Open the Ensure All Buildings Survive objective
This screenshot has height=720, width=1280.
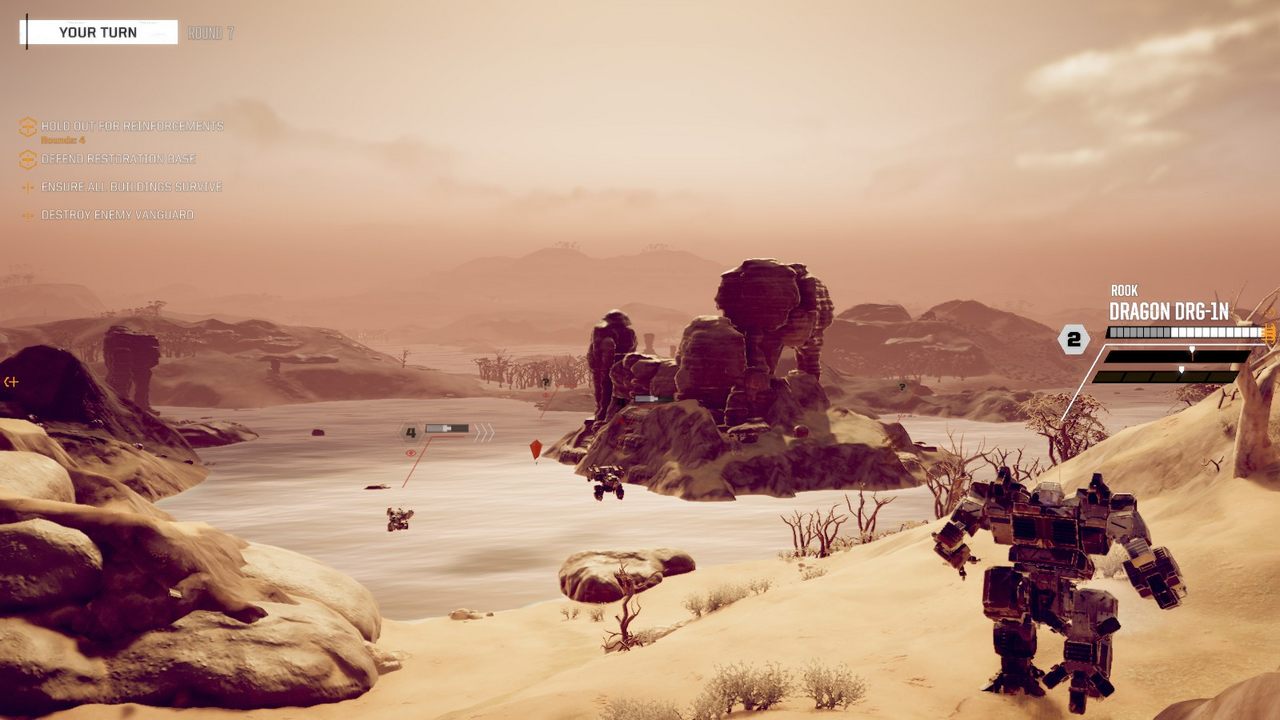tap(131, 187)
